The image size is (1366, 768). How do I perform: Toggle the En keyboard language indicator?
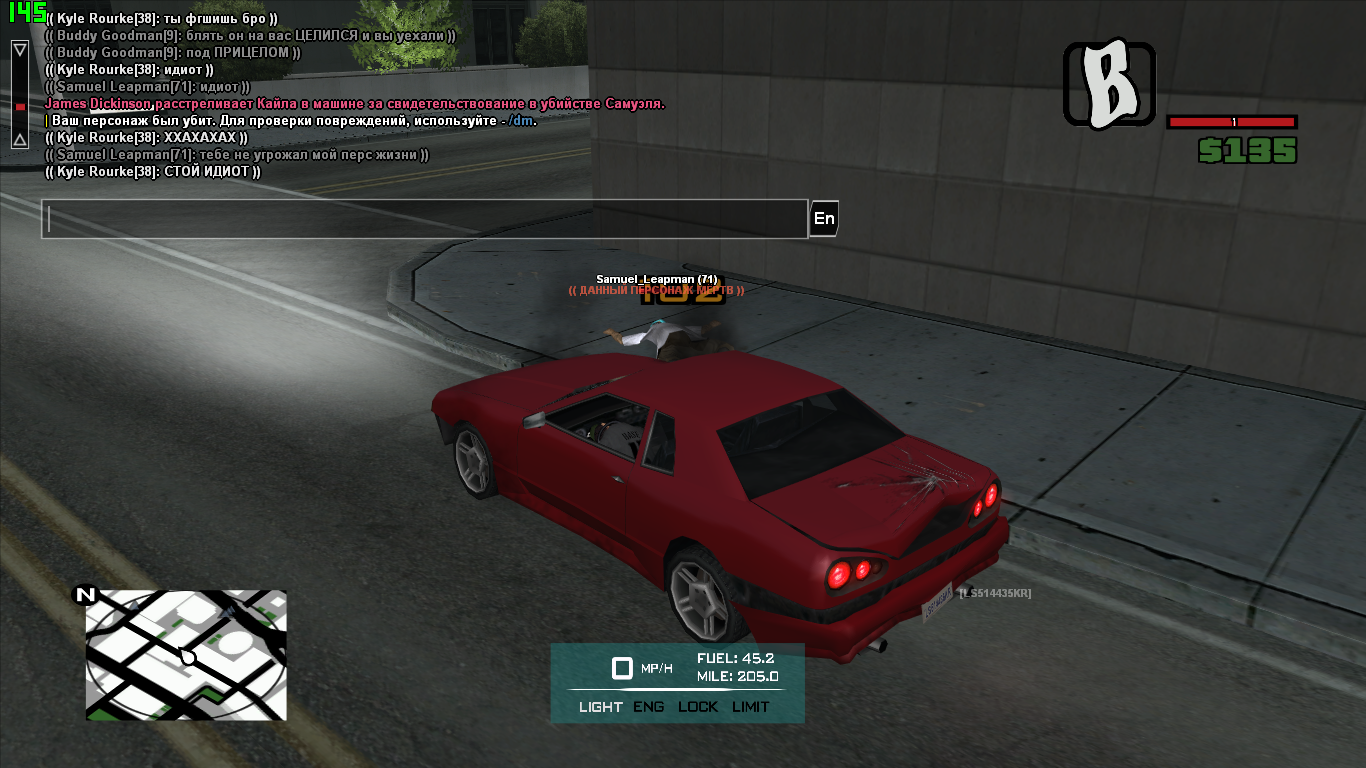pyautogui.click(x=824, y=219)
